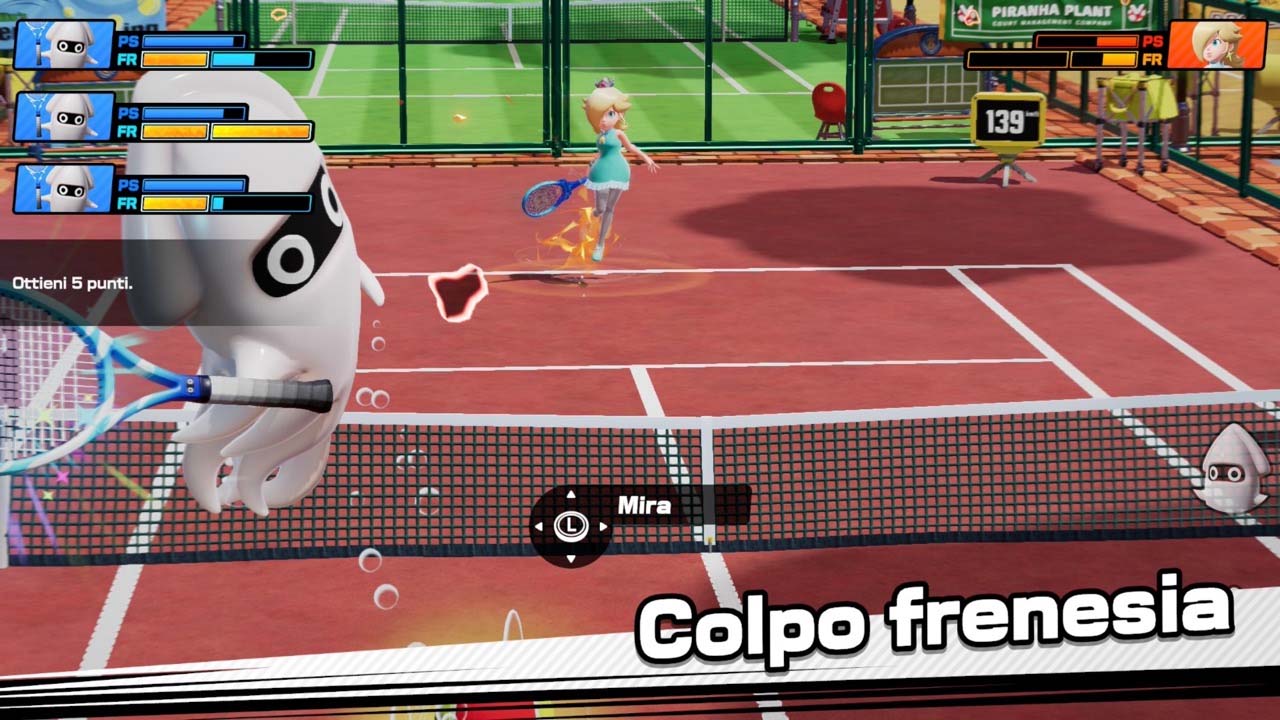1280x720 pixels.
Task: Select the third Blooper character portrait
Action: (x=64, y=190)
